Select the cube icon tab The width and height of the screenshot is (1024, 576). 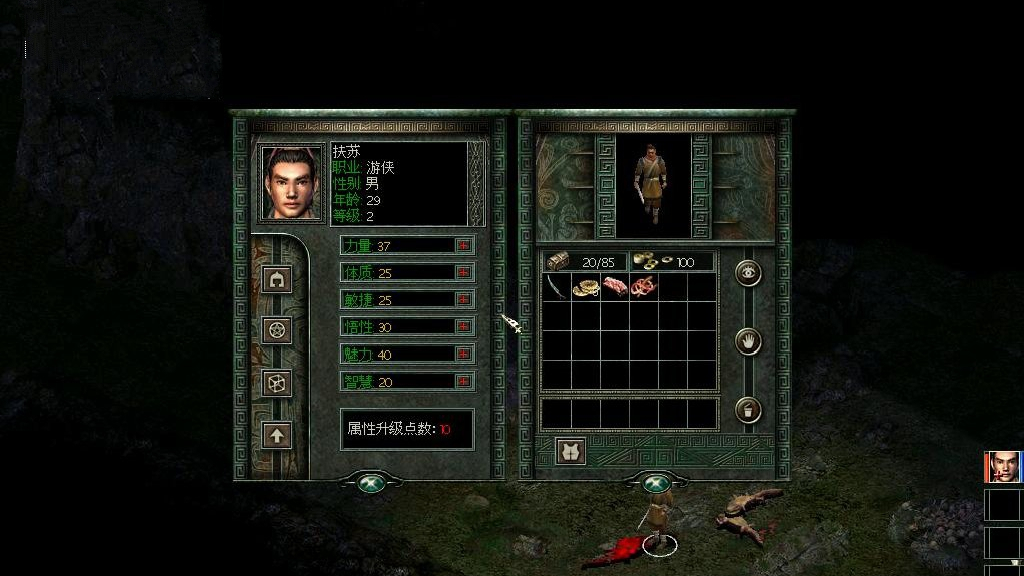point(277,382)
